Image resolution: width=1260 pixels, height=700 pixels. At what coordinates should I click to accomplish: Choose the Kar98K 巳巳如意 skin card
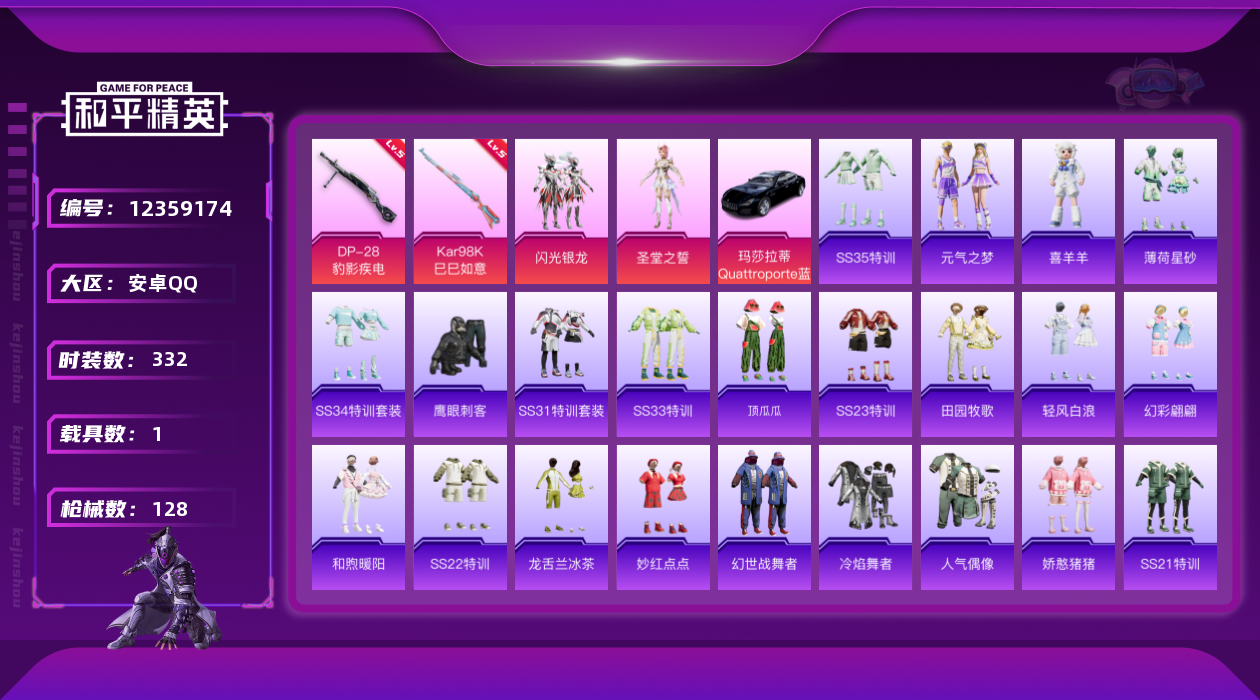pyautogui.click(x=460, y=210)
